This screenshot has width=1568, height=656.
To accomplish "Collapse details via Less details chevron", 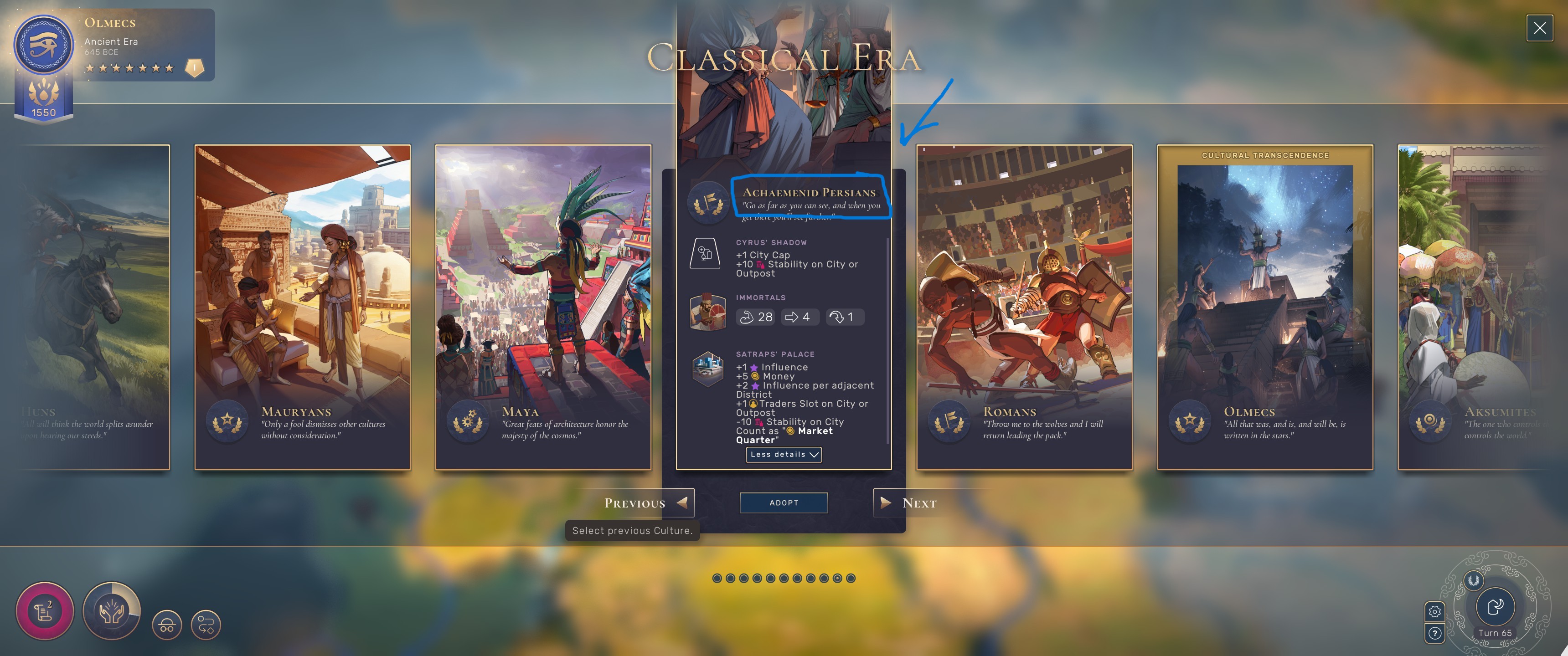I will click(784, 455).
